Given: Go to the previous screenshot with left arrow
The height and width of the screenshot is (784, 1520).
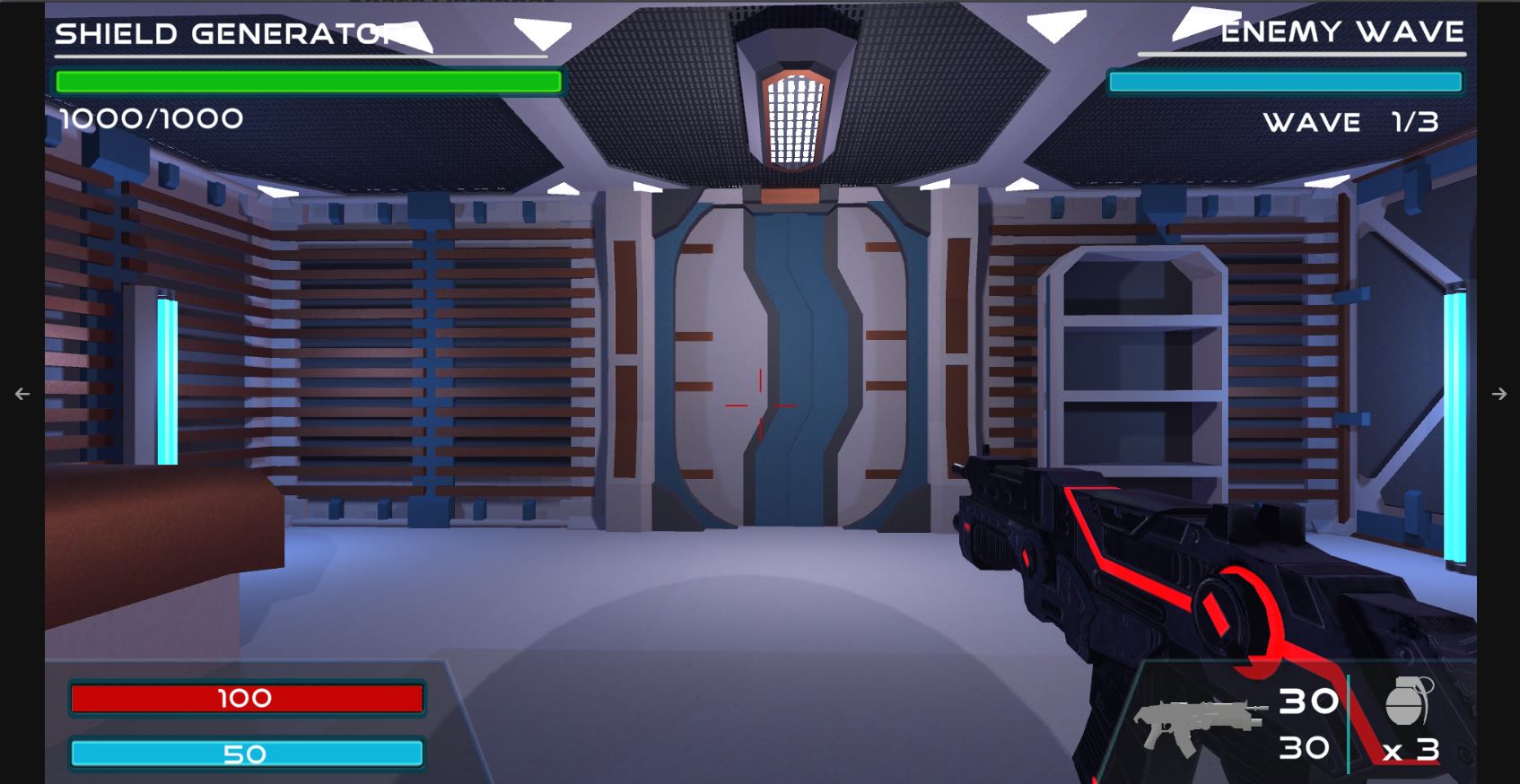Looking at the screenshot, I should (x=22, y=394).
